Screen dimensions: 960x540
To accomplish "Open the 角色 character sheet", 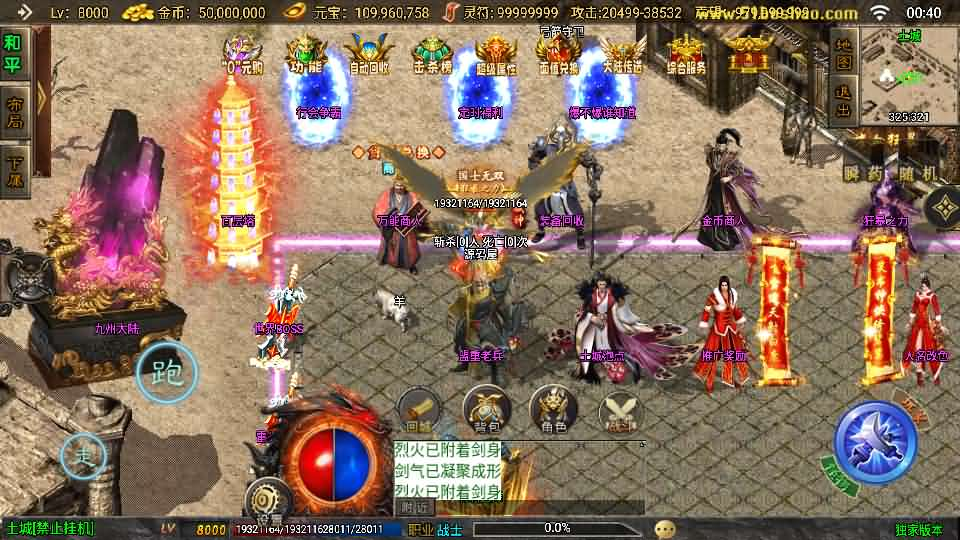I will 553,410.
